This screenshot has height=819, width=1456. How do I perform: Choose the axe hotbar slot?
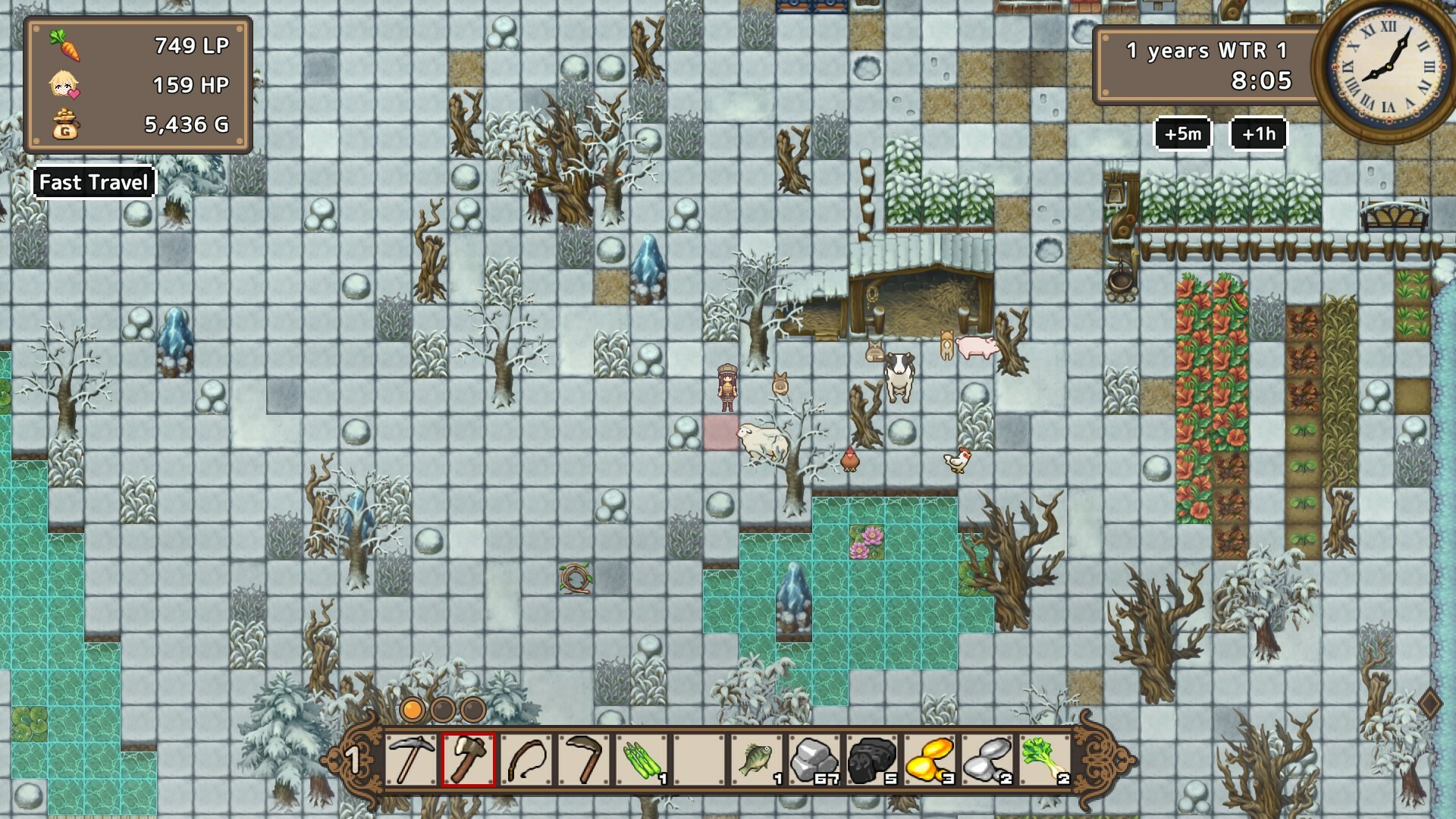click(x=468, y=760)
